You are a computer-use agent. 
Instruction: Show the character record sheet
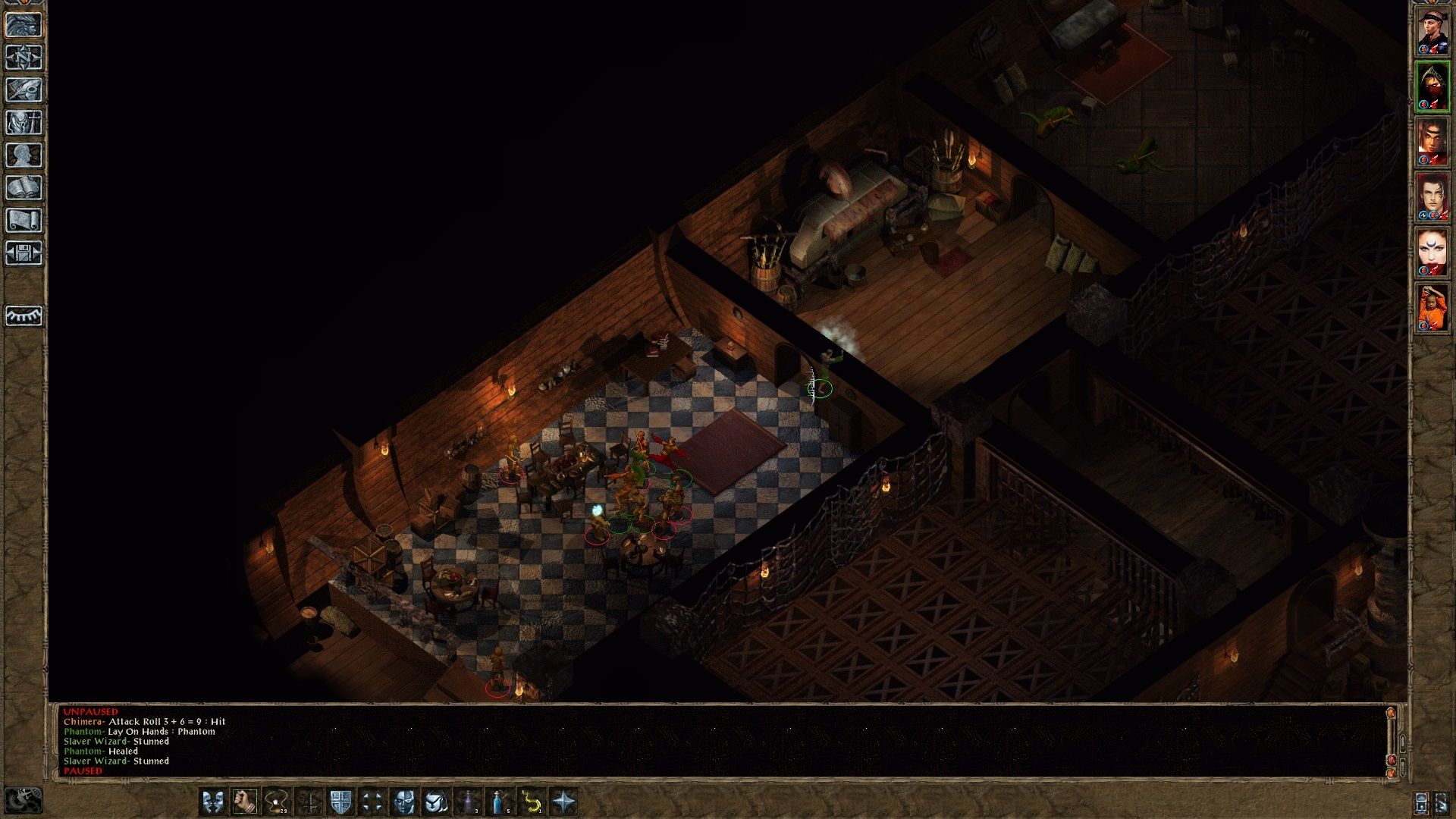(24, 155)
